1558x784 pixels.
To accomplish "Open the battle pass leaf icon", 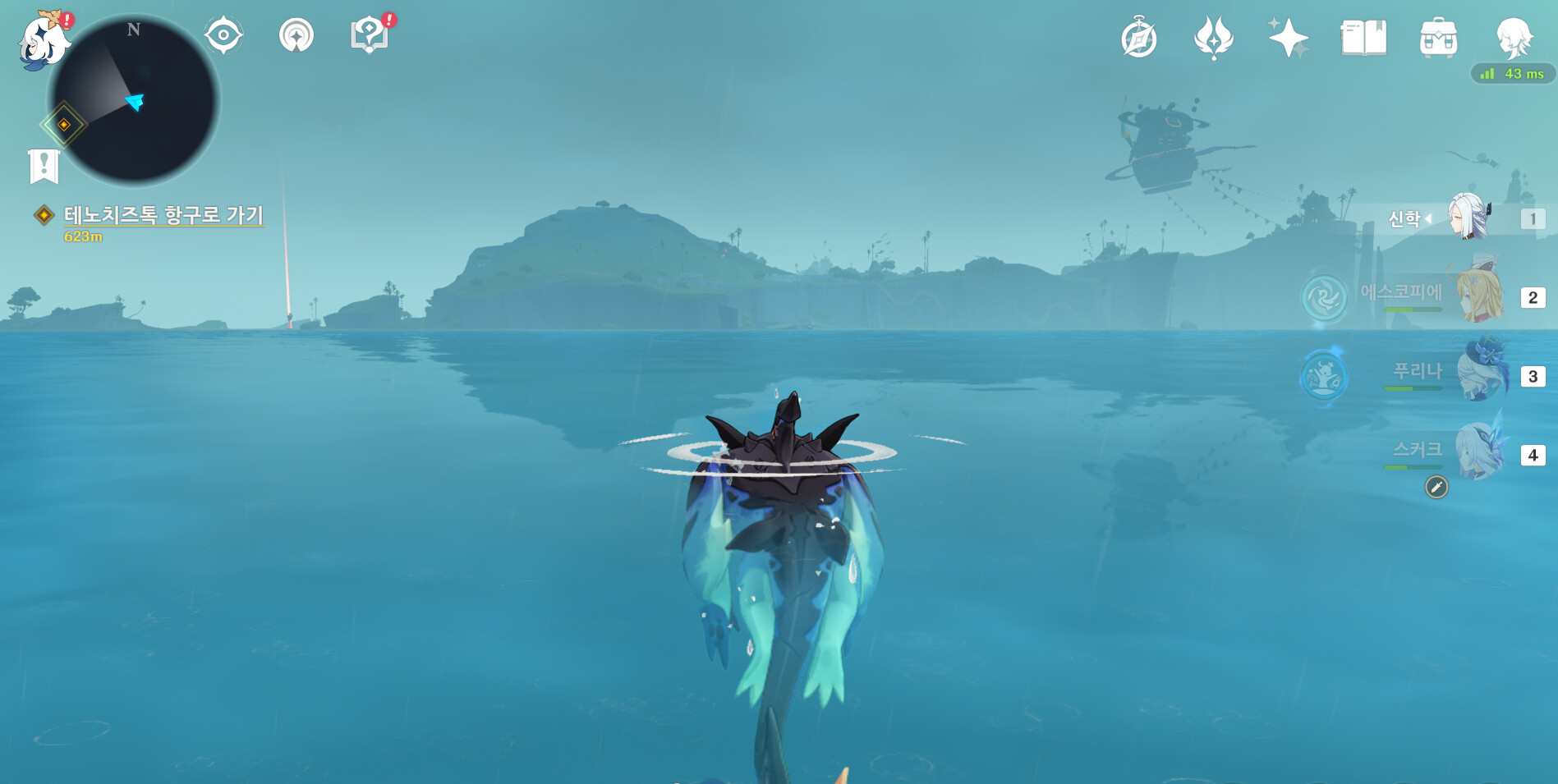I will 1213,38.
